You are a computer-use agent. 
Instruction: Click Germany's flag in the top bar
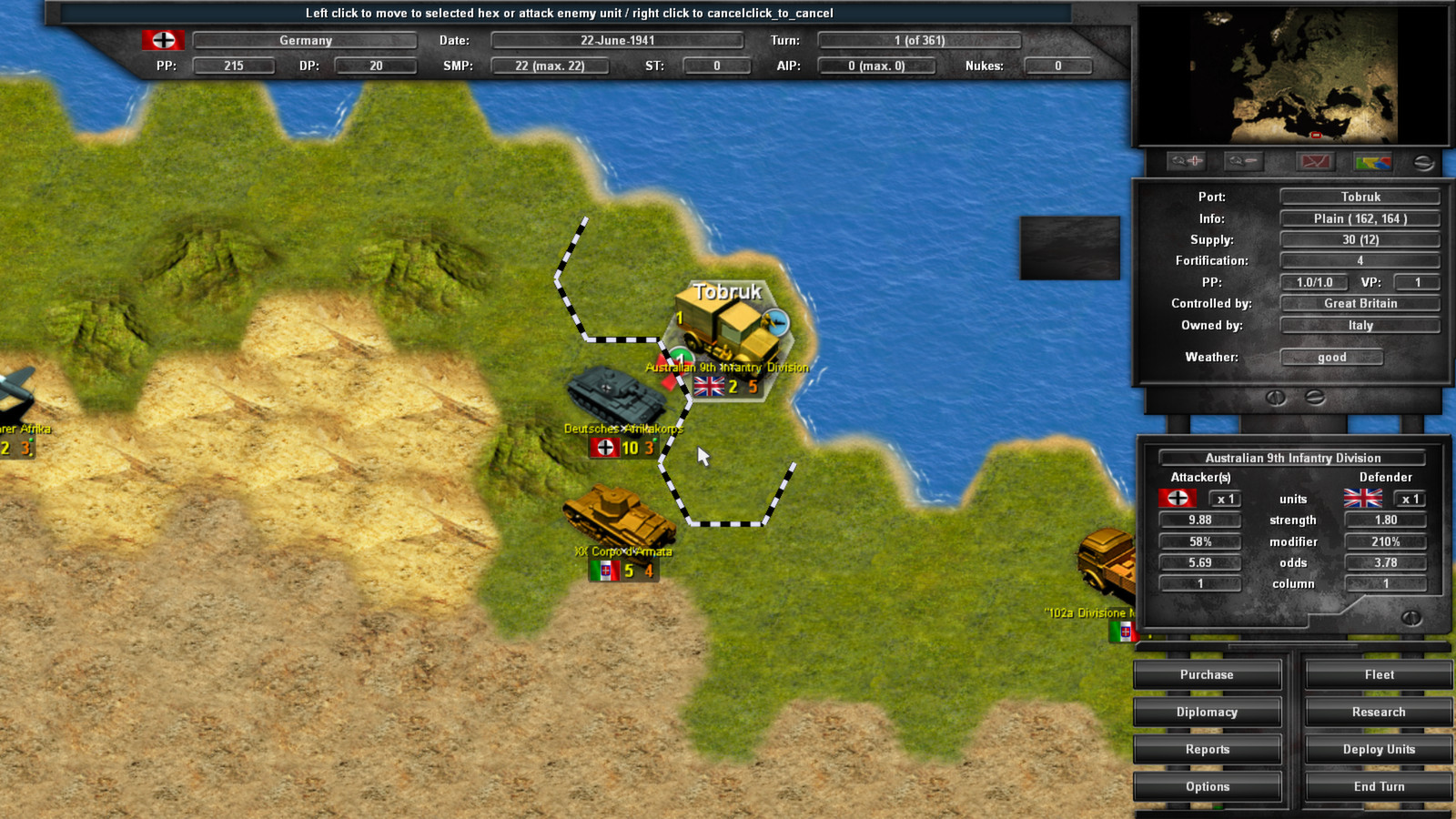point(163,40)
